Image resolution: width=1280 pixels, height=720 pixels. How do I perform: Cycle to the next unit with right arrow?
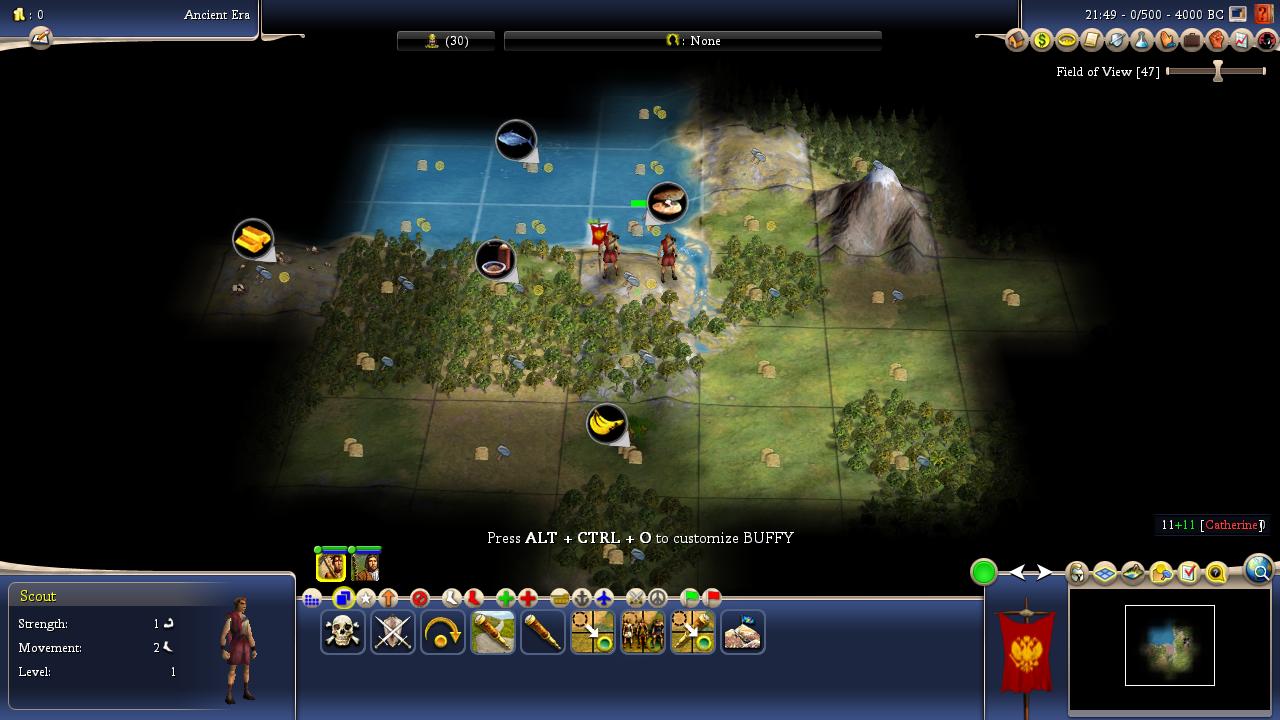point(1043,572)
